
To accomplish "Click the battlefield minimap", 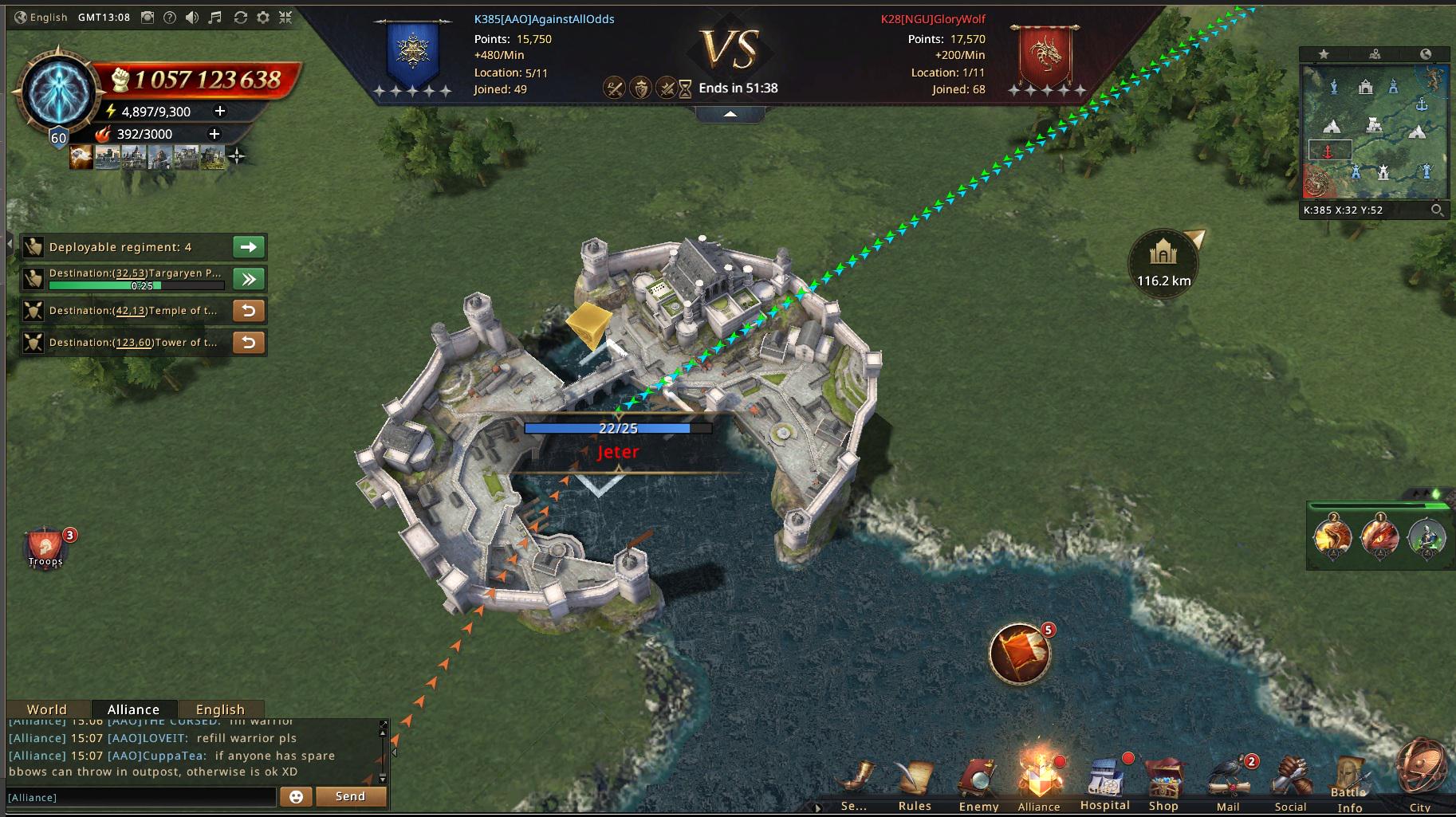I will (x=1375, y=132).
